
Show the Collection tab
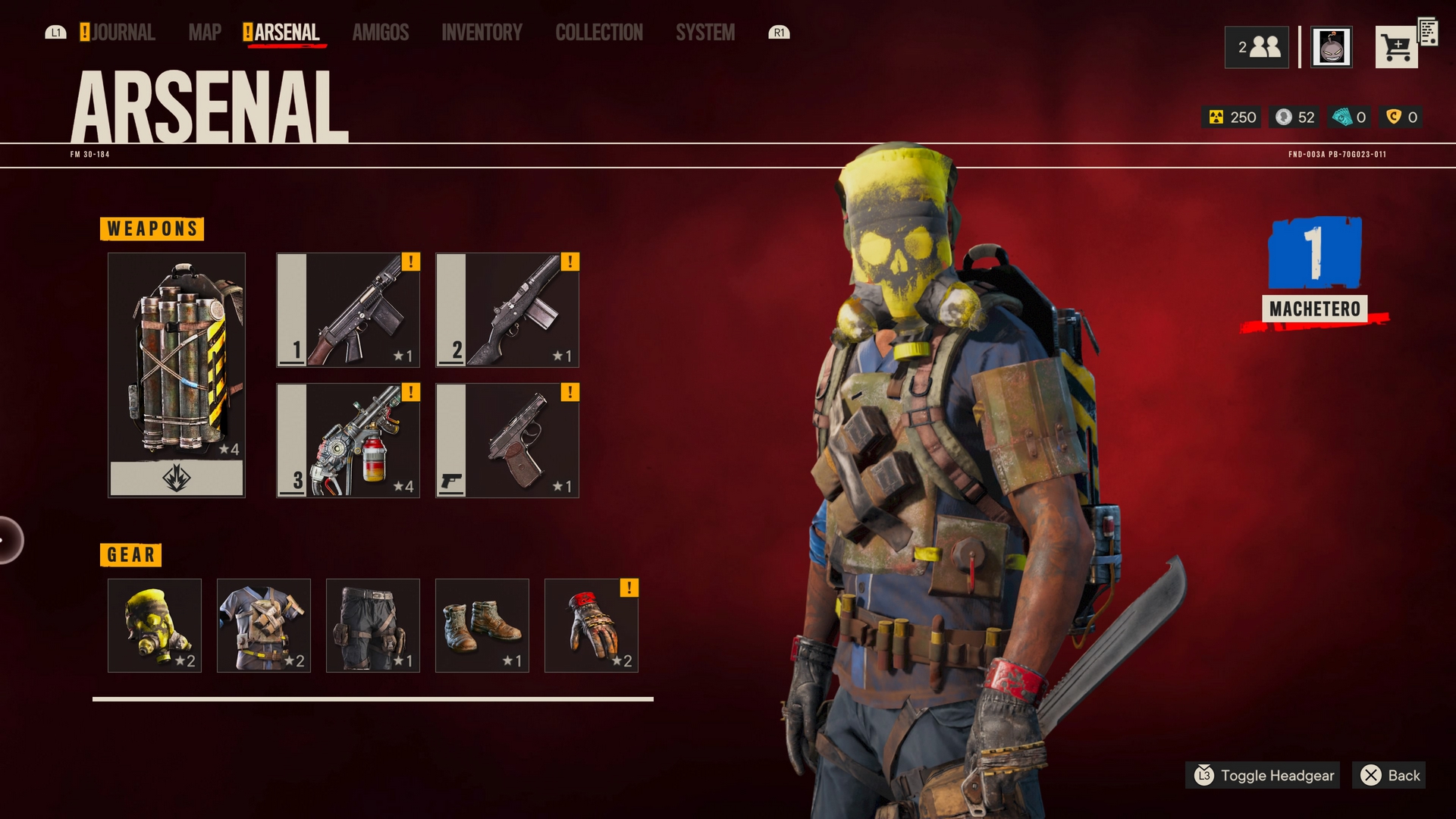click(599, 33)
